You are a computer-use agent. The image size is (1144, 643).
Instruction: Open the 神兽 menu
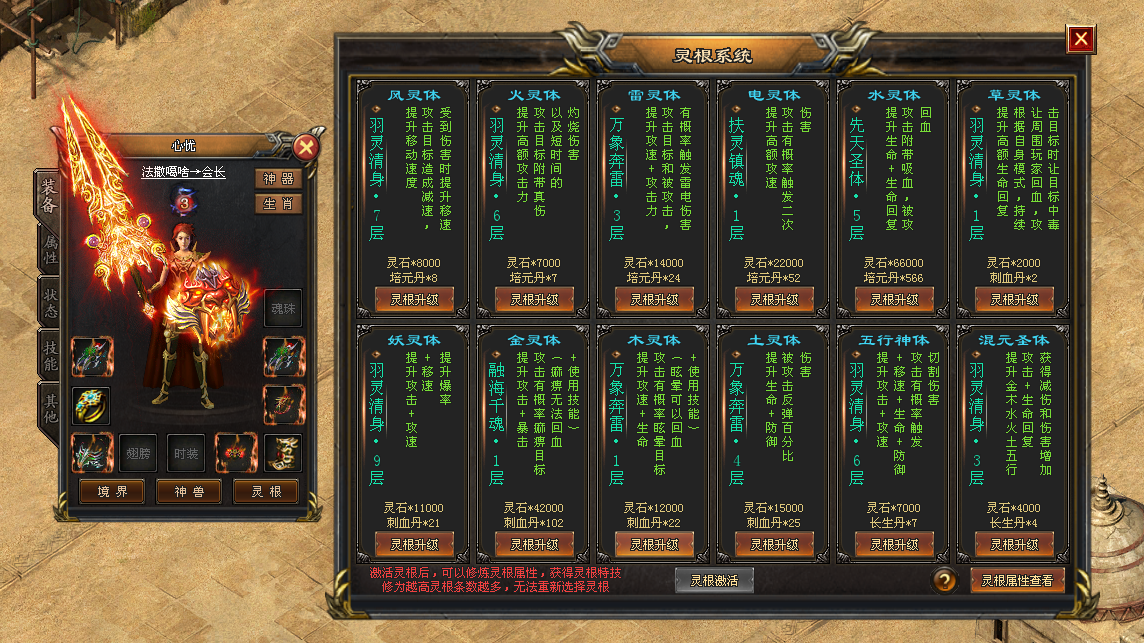189,492
